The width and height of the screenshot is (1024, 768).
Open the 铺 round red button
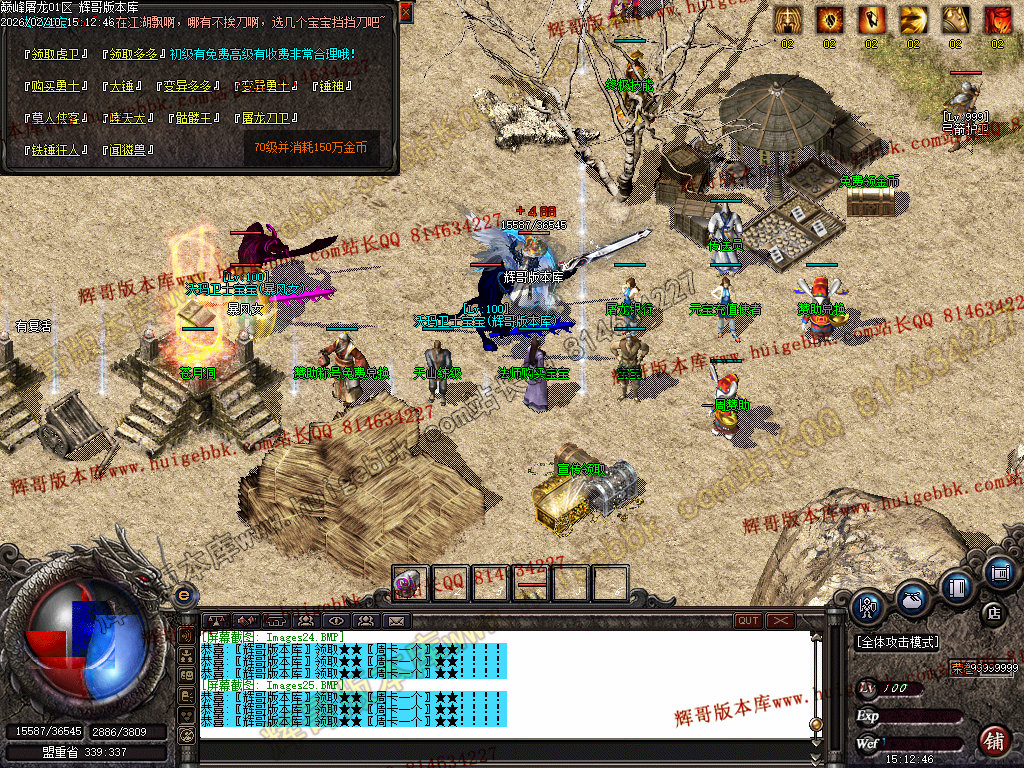[993, 741]
